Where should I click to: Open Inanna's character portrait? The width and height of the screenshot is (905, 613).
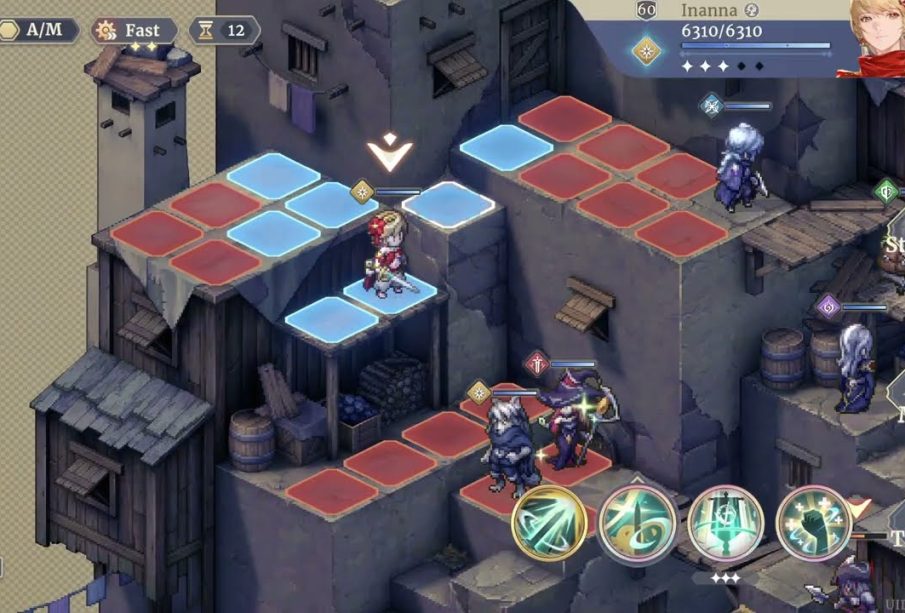point(874,36)
